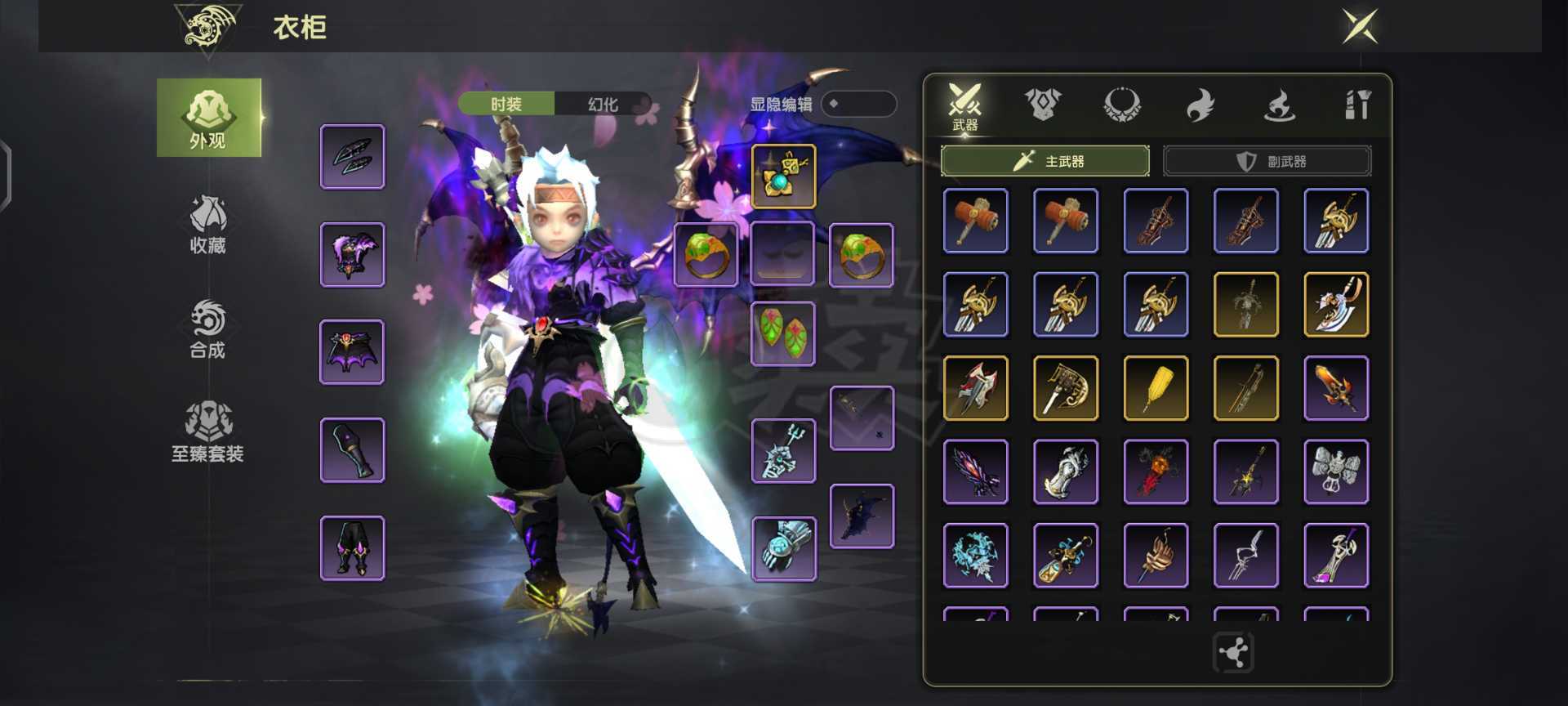Select the purple boots equipment slot
The height and width of the screenshot is (706, 1568).
click(x=352, y=548)
